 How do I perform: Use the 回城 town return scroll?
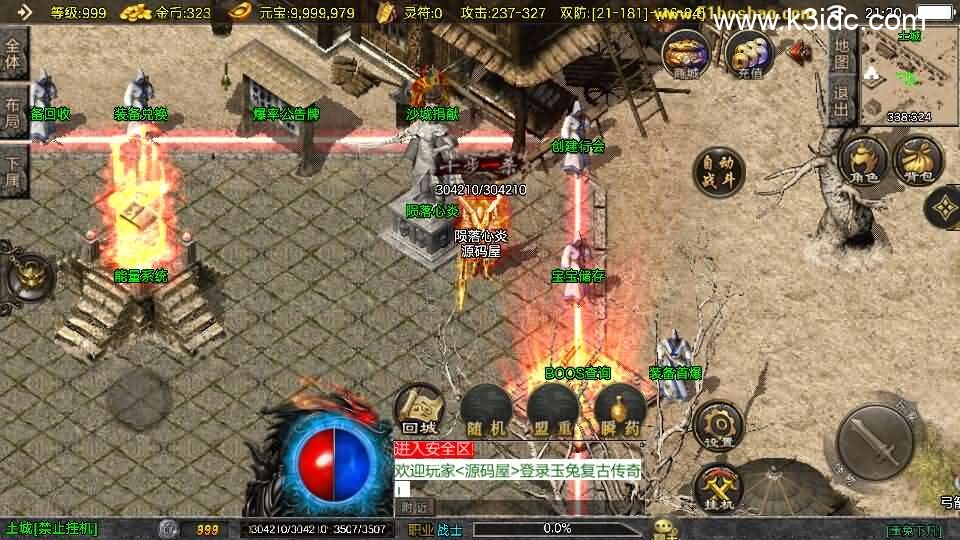coord(418,409)
